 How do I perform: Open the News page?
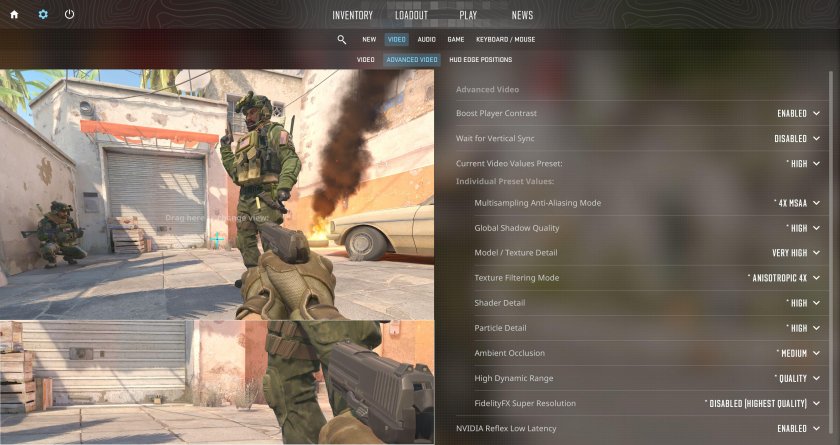coord(522,15)
